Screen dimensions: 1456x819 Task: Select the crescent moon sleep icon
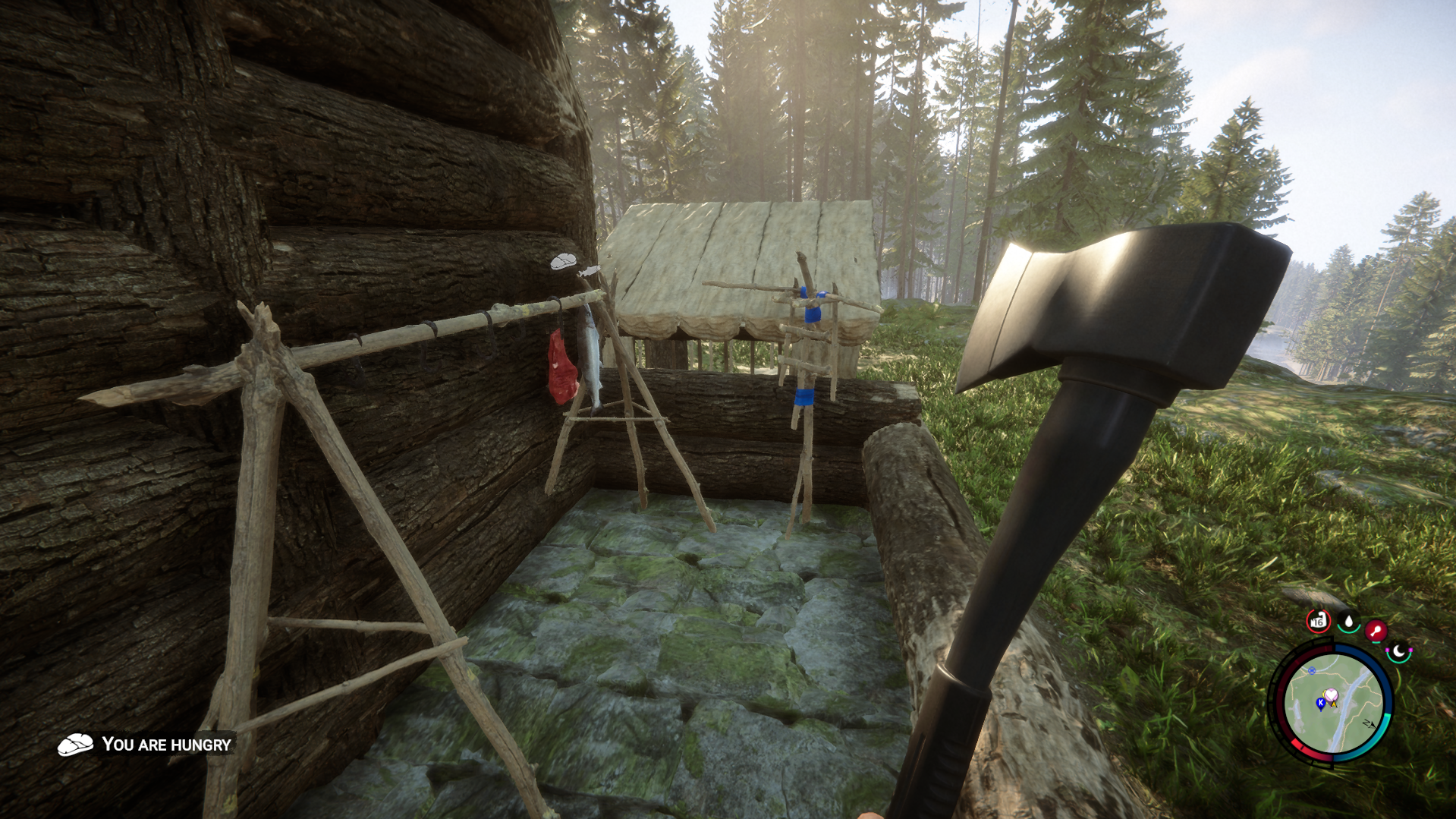click(1398, 652)
